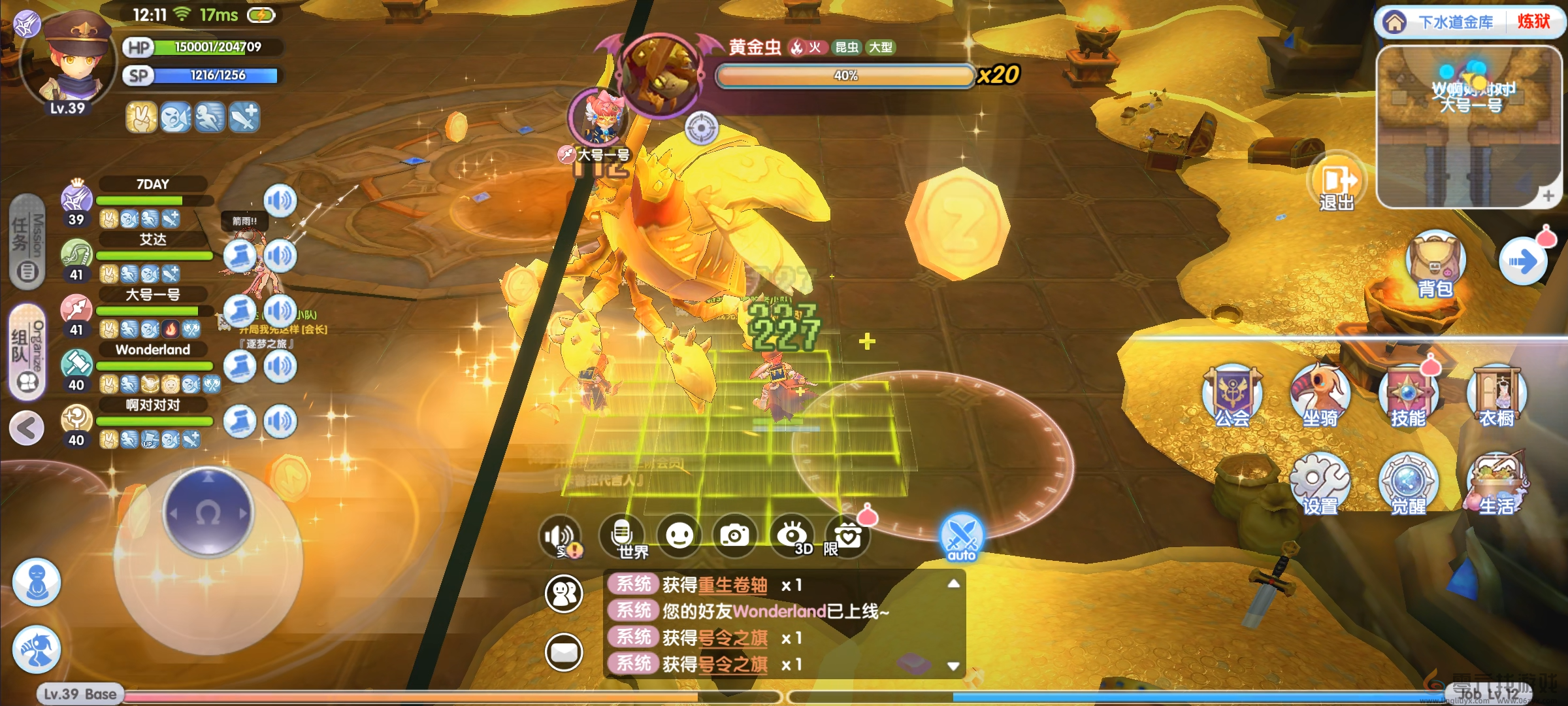Select the 组队 Organize team tab
This screenshot has height=706, width=1568.
coord(27,352)
